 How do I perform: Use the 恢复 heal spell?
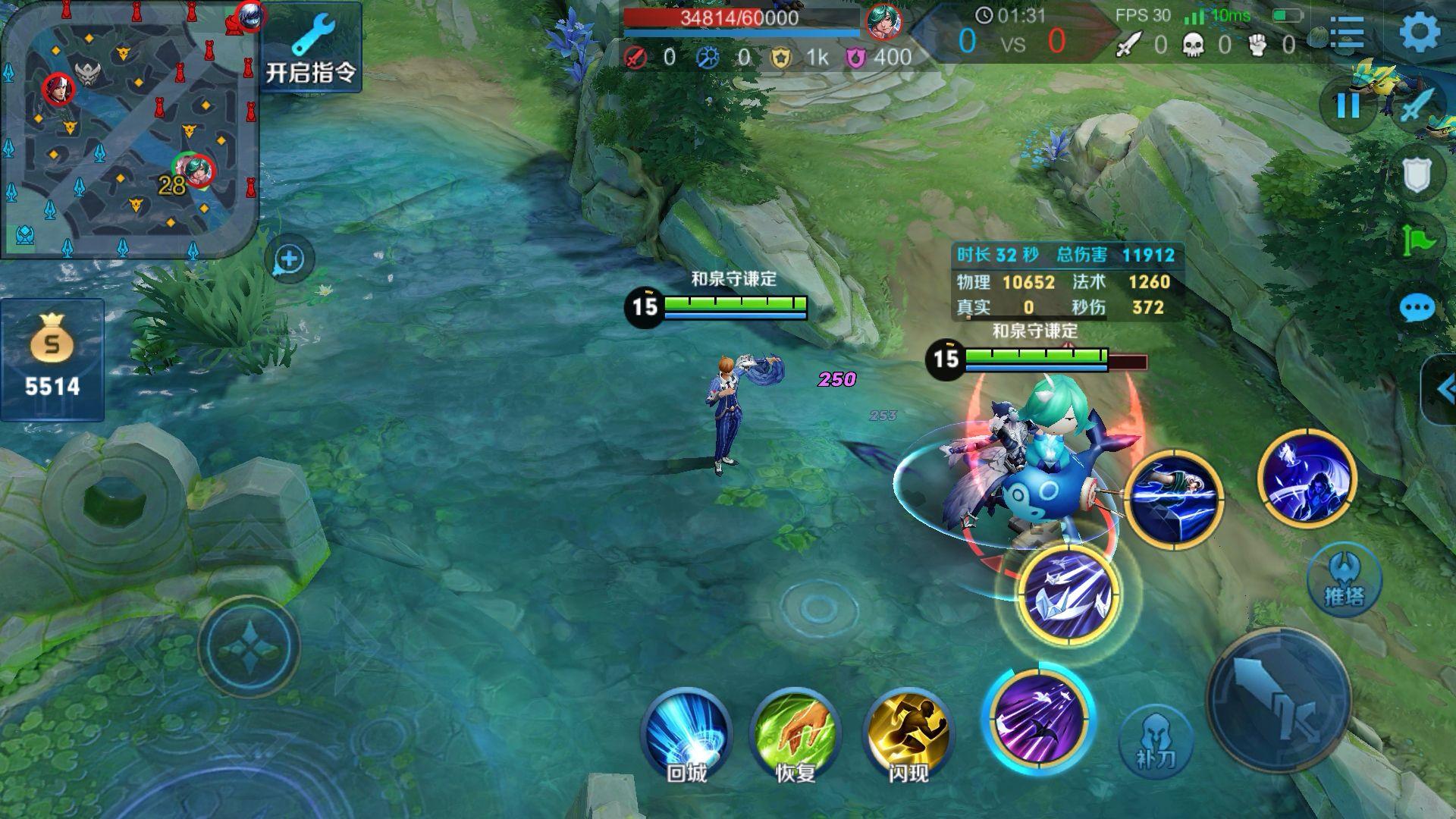click(795, 732)
